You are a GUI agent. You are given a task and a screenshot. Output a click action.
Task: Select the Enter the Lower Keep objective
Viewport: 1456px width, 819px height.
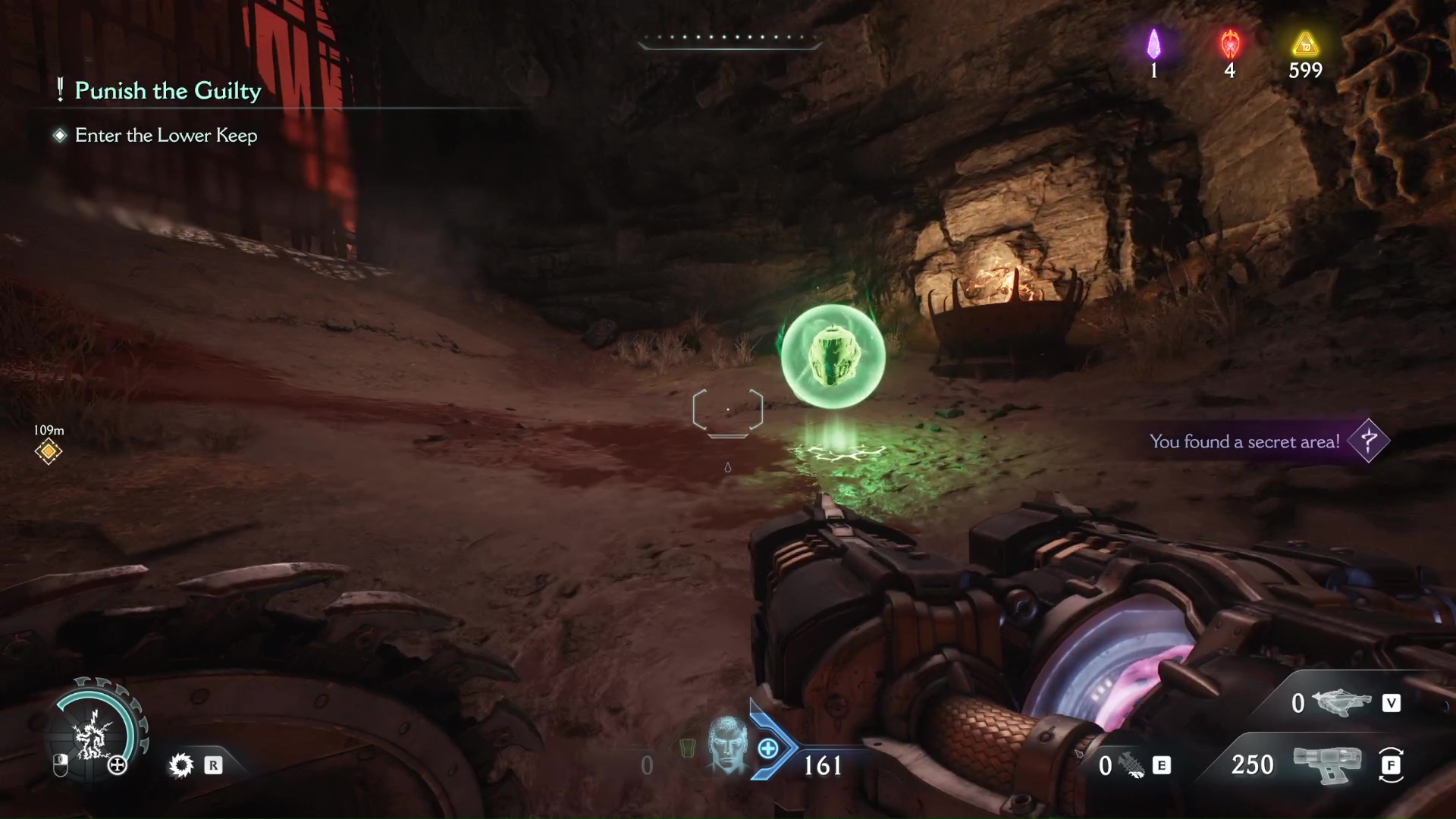pos(166,136)
